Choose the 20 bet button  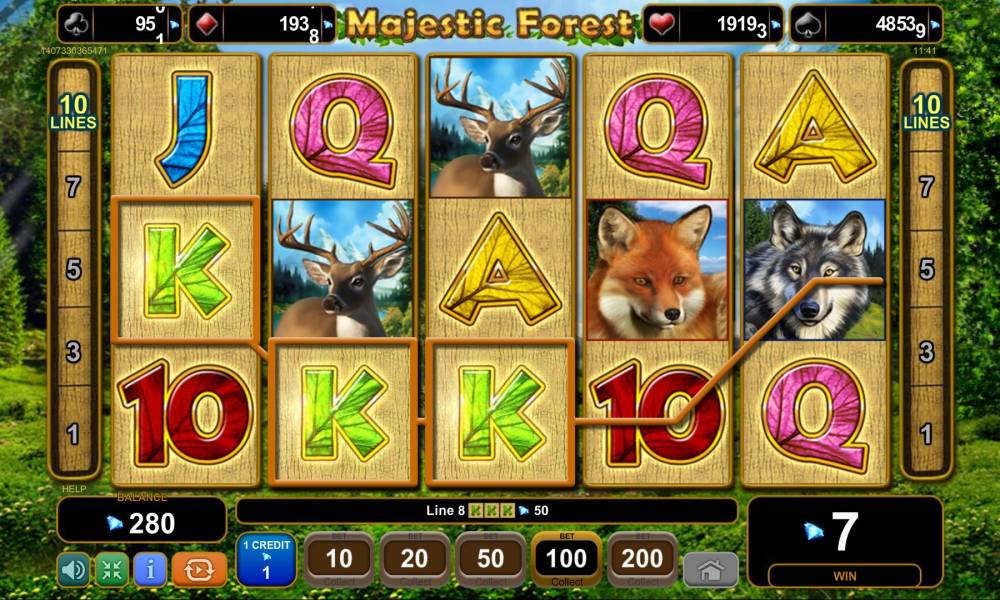point(415,560)
